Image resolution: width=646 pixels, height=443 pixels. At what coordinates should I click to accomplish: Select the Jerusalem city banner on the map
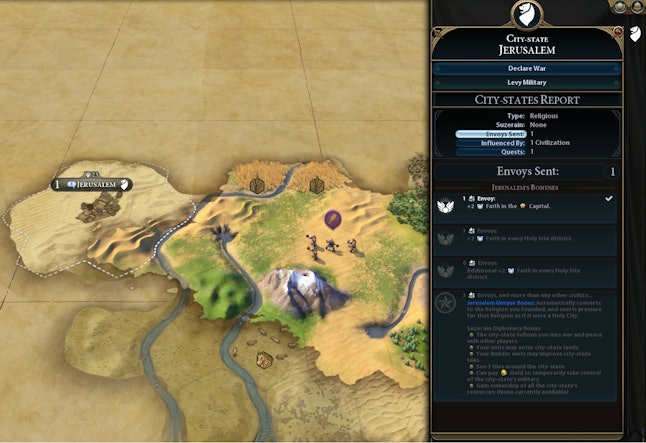point(94,184)
